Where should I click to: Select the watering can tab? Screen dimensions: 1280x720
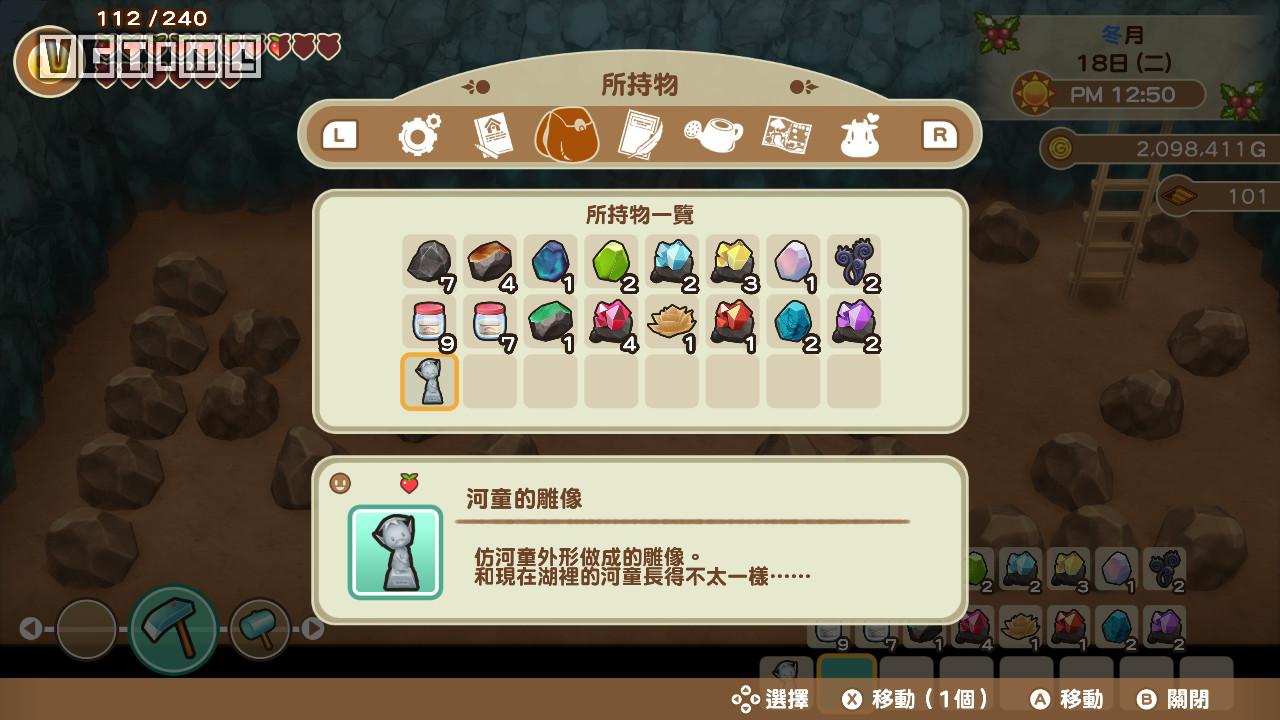pos(716,133)
